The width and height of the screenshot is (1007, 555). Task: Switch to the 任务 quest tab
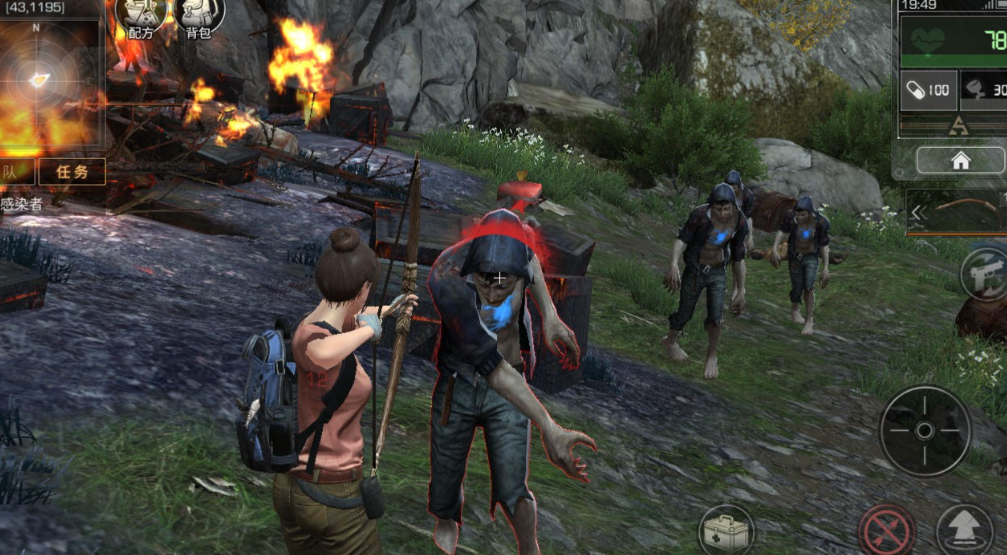(x=72, y=171)
